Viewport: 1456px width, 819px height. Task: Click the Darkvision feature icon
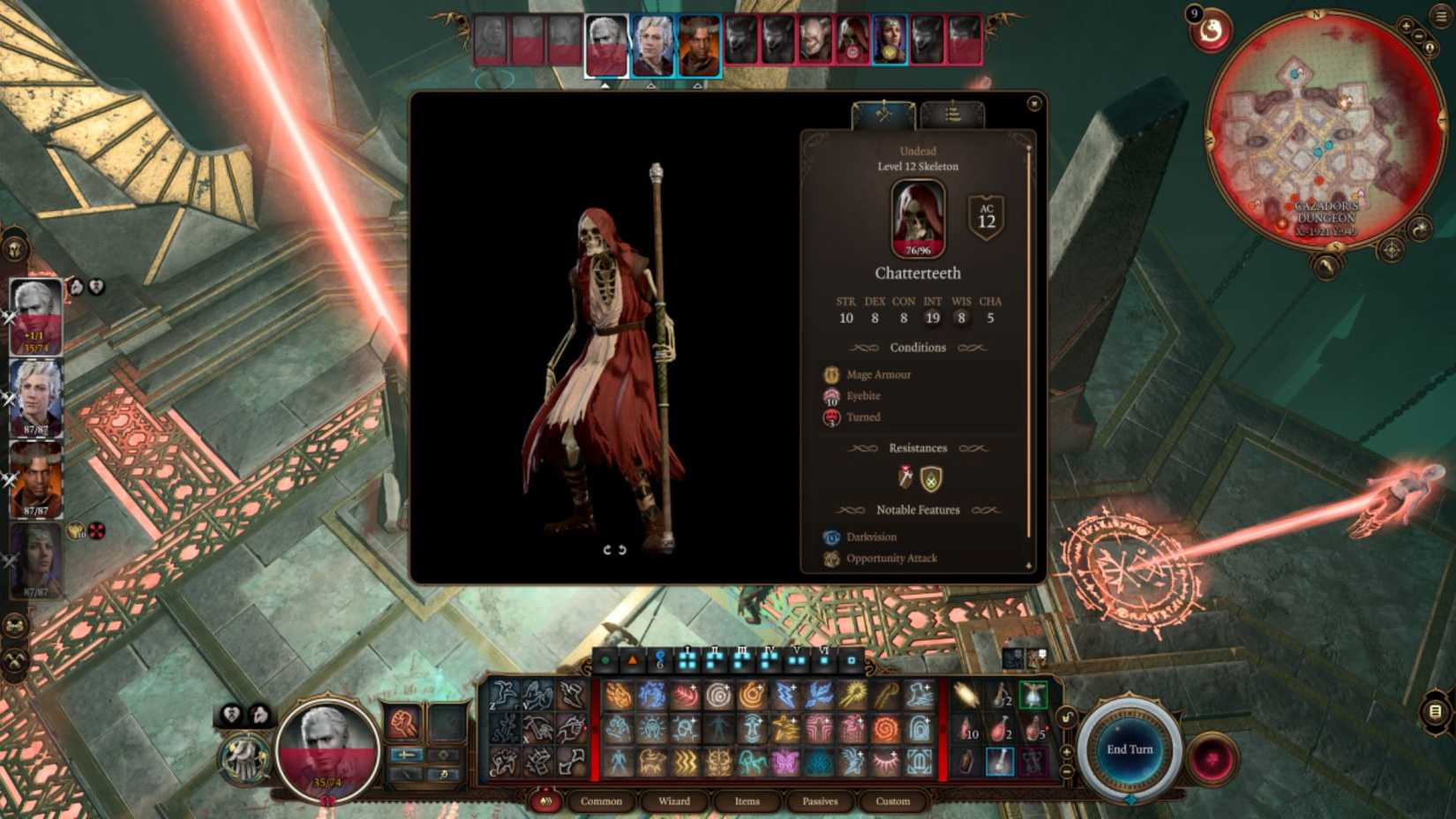click(x=830, y=537)
